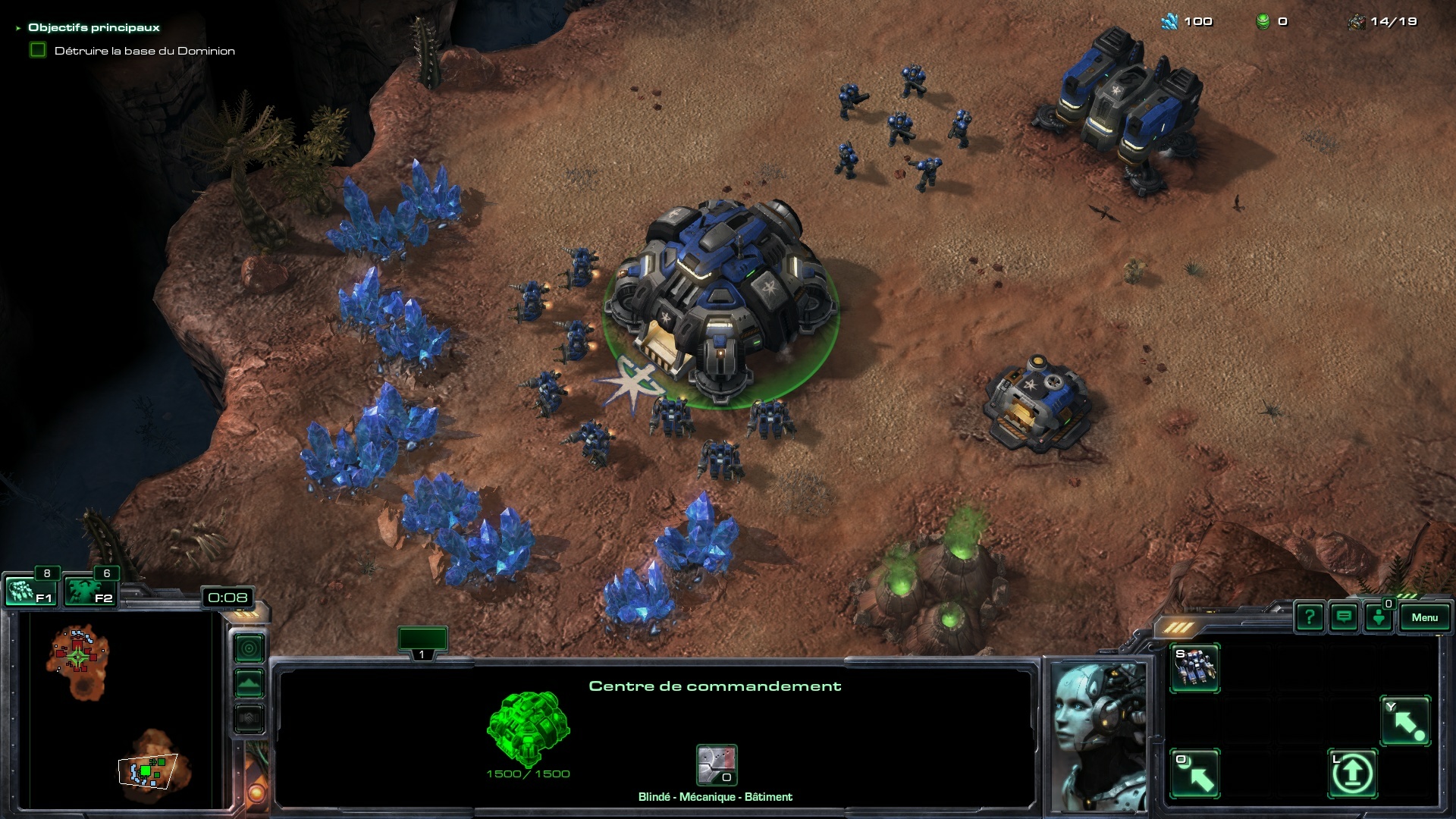Image resolution: width=1456 pixels, height=819 pixels.
Task: Activate the lift off command
Action: (1352, 773)
